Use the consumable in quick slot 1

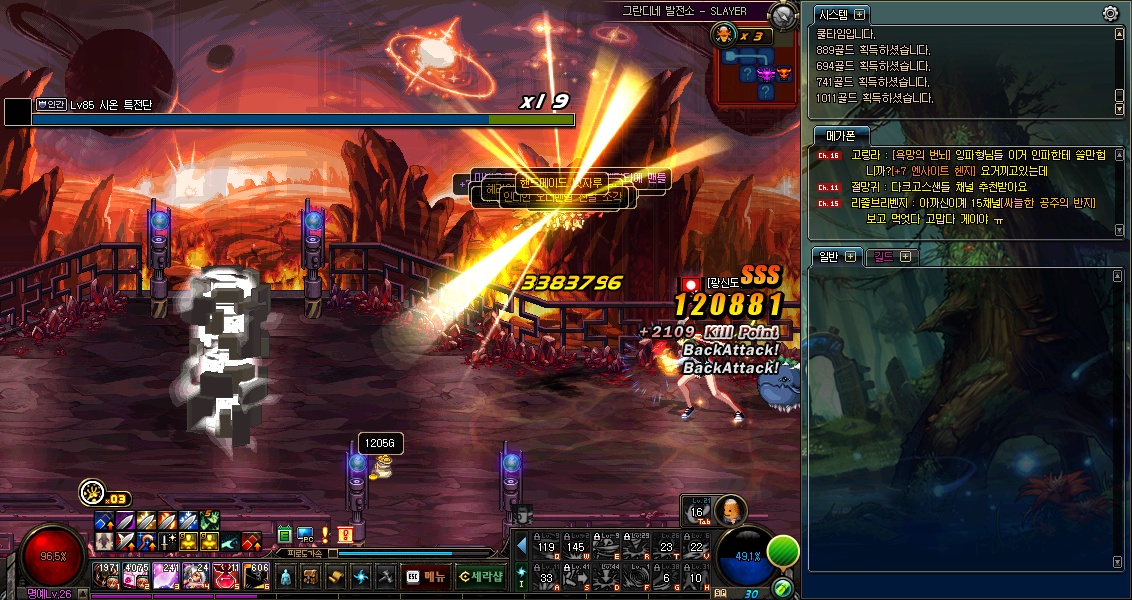106,575
